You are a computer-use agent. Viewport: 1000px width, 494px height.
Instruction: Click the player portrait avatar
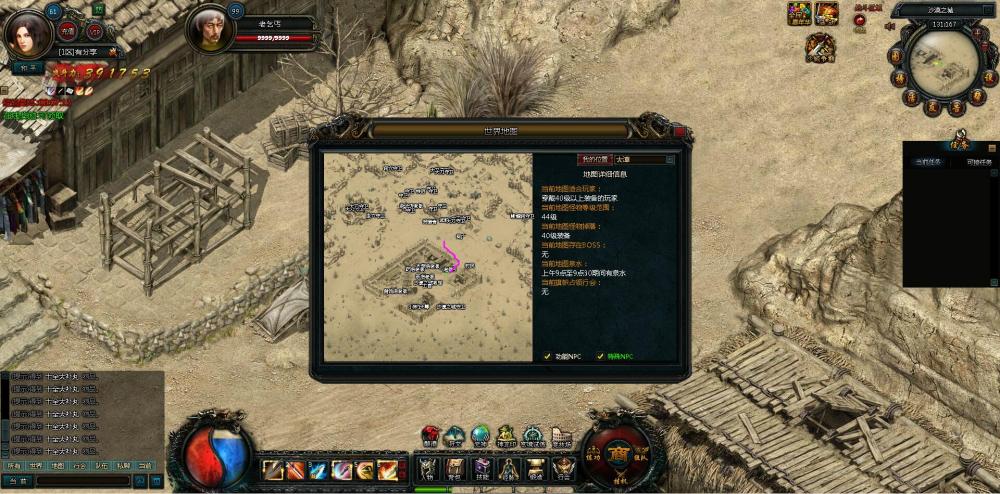click(x=27, y=31)
